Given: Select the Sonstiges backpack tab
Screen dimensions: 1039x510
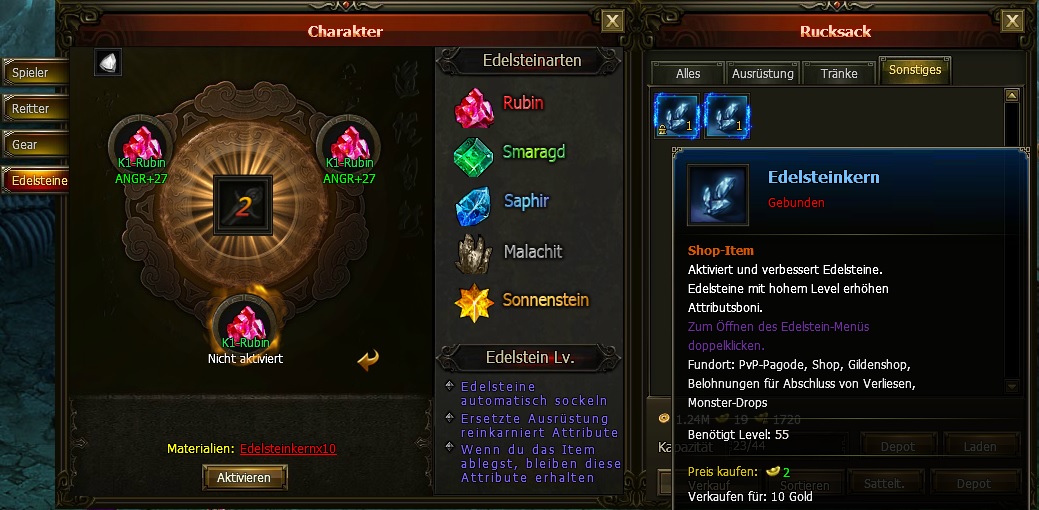Looking at the screenshot, I should pos(915,71).
